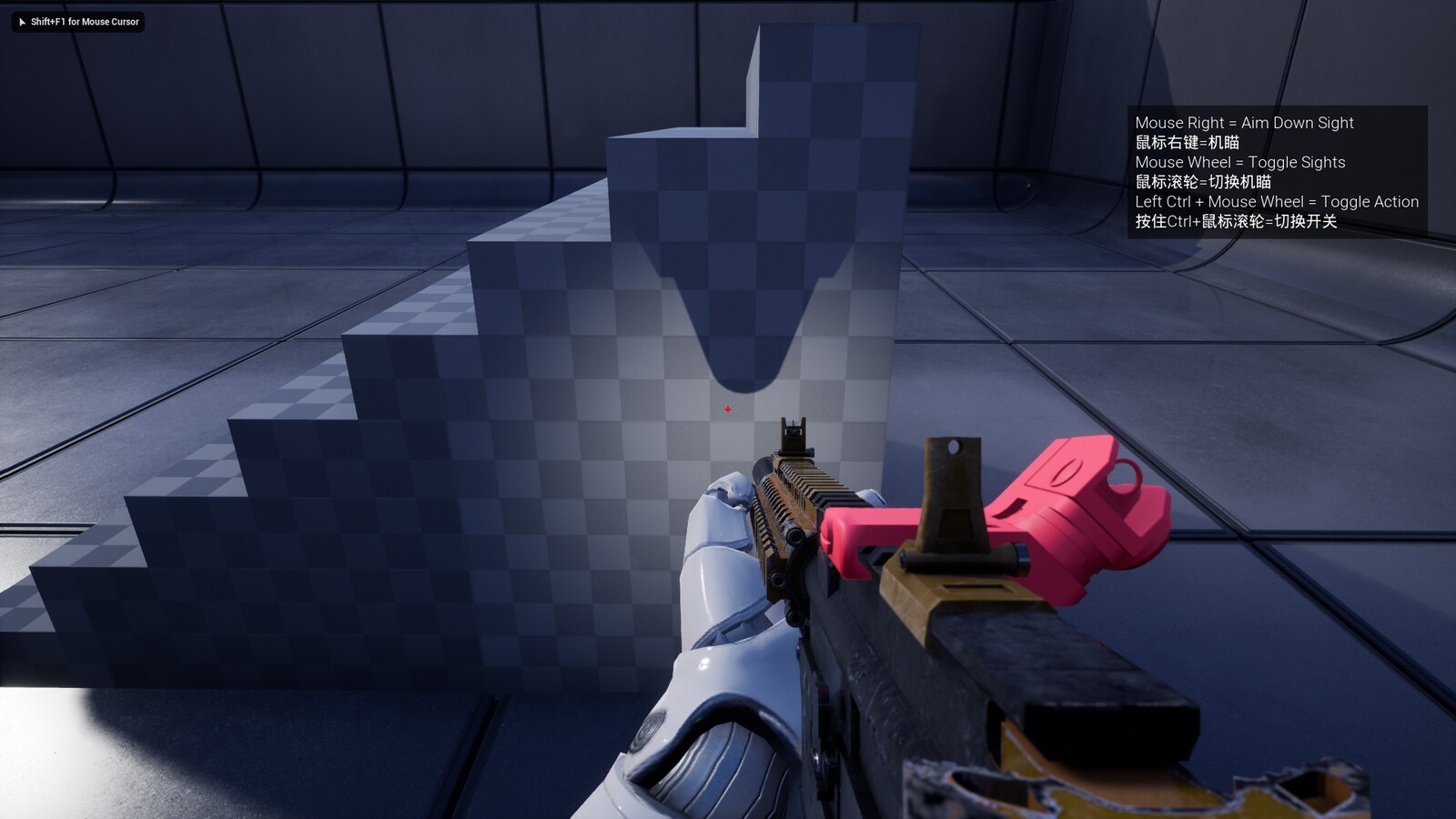Click the Mouse Right = Aim Down Sight text
The image size is (1456, 819).
pos(1243,123)
